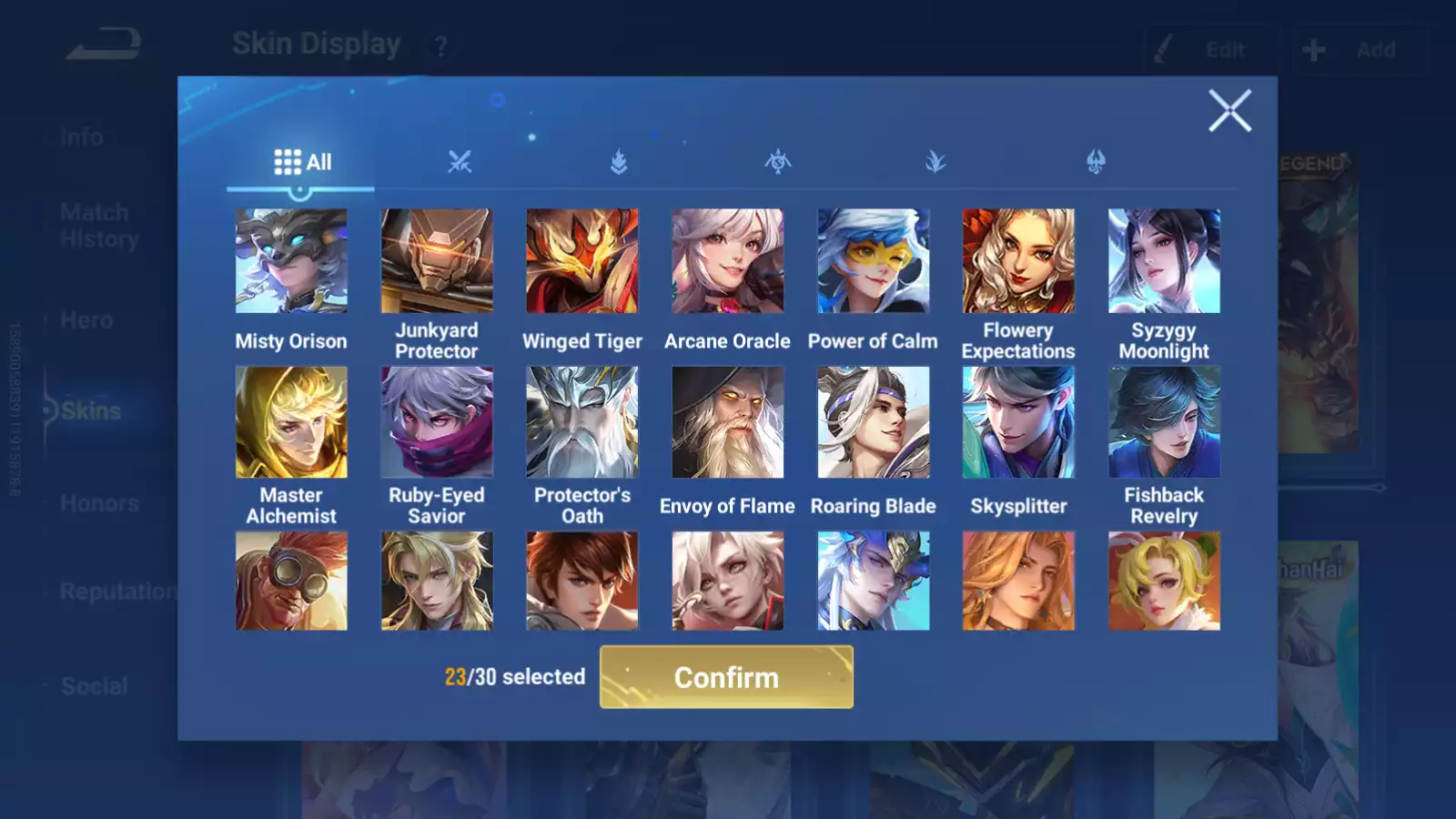Choose the blonde bunny-eared hero skin
Screen dimensions: 1456x819
point(1164,581)
